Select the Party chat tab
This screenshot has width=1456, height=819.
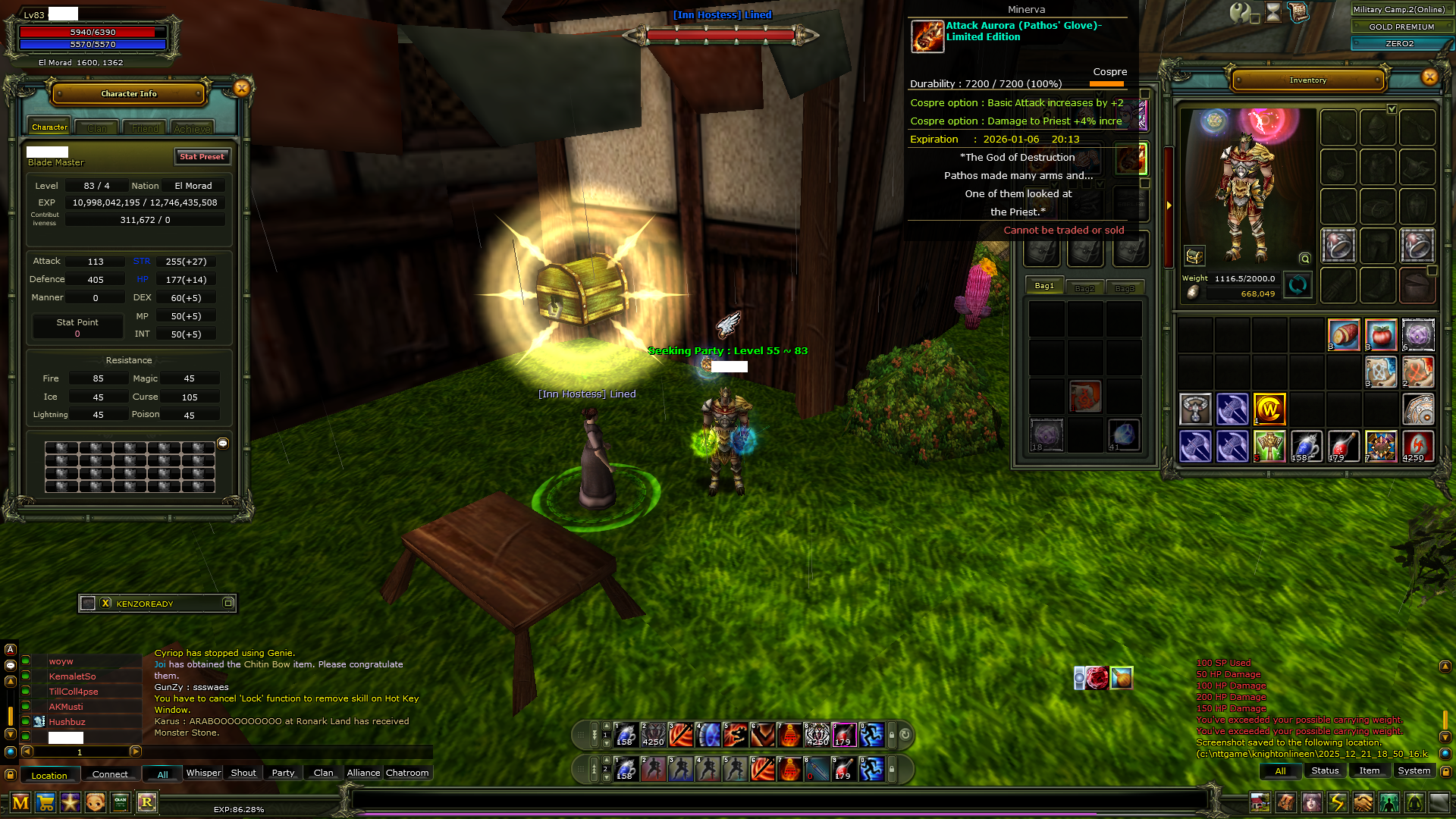click(283, 773)
